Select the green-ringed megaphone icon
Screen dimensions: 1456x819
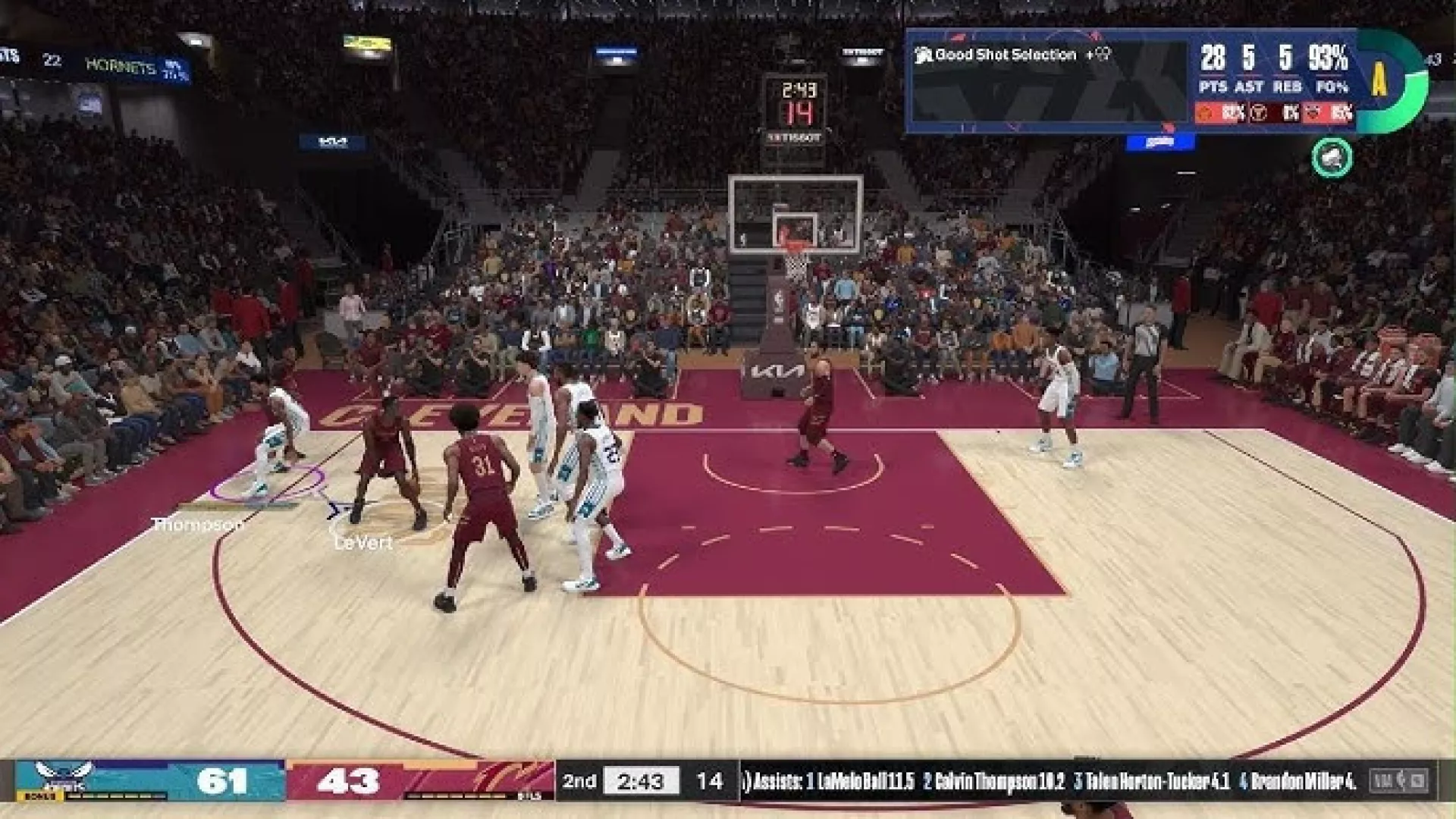pyautogui.click(x=1332, y=158)
